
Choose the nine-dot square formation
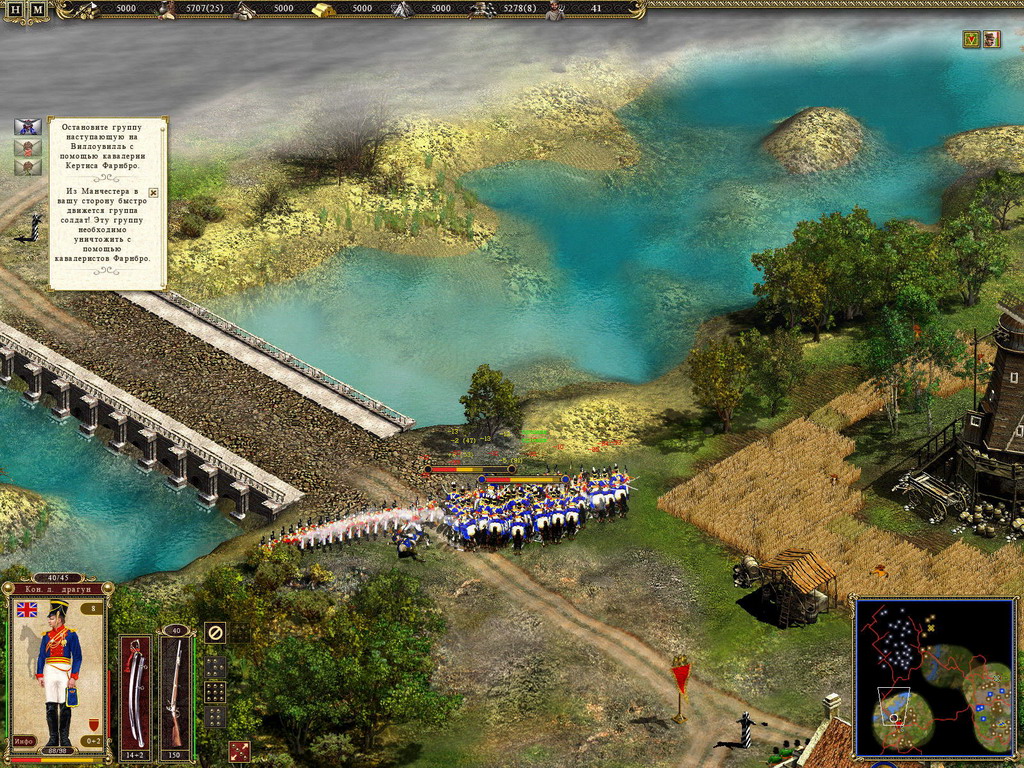coord(215,690)
